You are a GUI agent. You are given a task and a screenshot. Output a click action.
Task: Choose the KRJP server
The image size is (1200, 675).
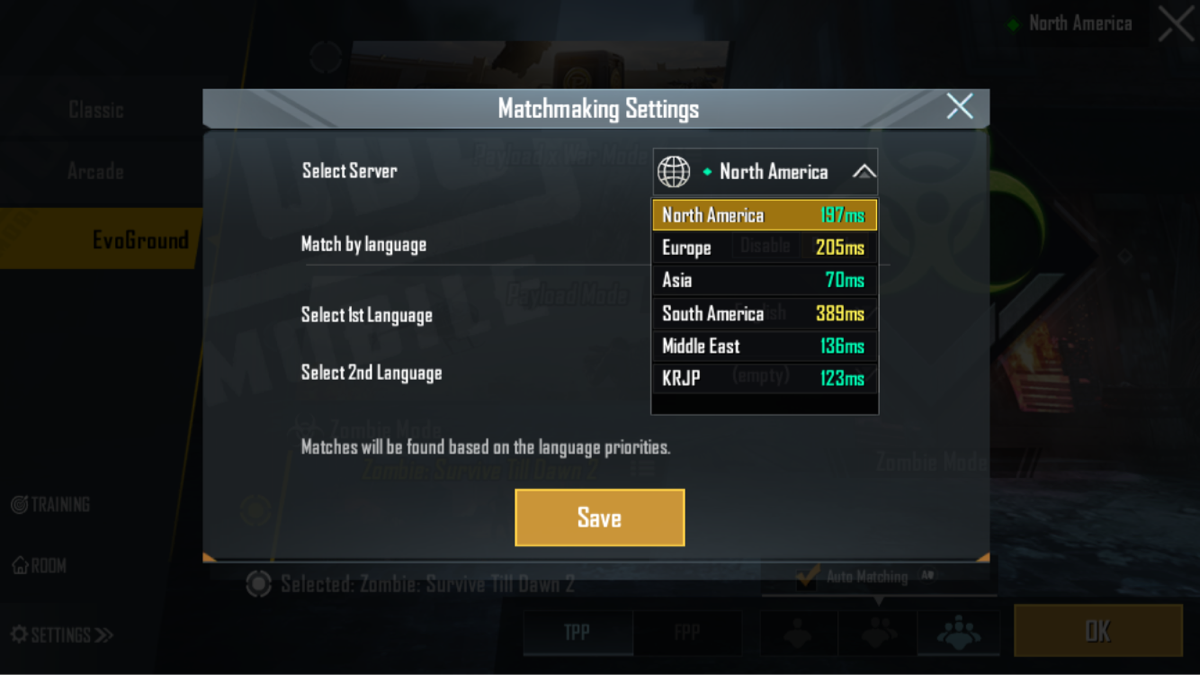pos(764,379)
